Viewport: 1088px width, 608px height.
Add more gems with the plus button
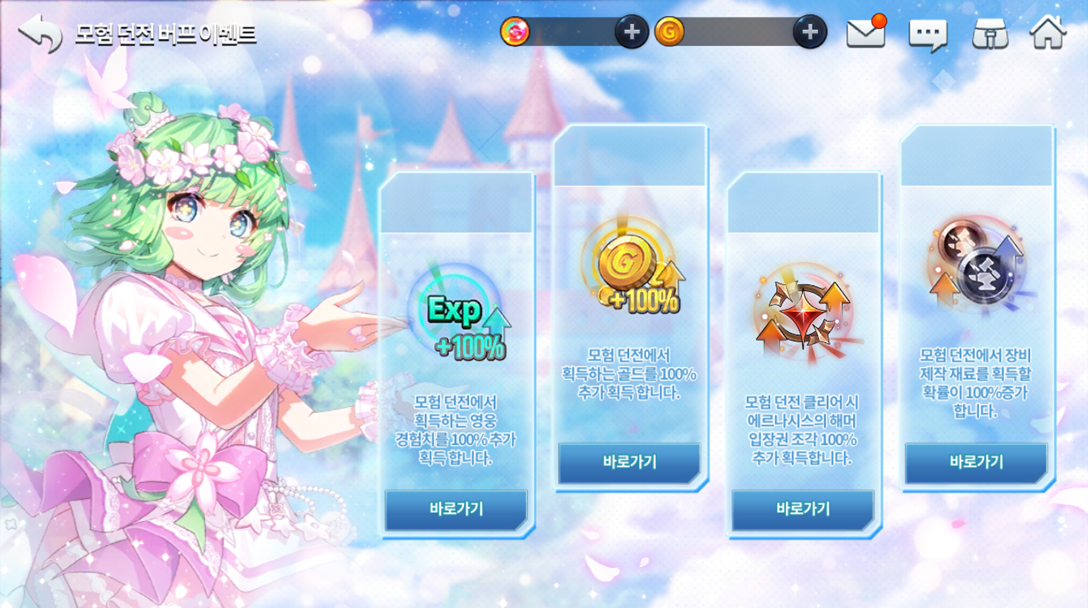pyautogui.click(x=631, y=32)
